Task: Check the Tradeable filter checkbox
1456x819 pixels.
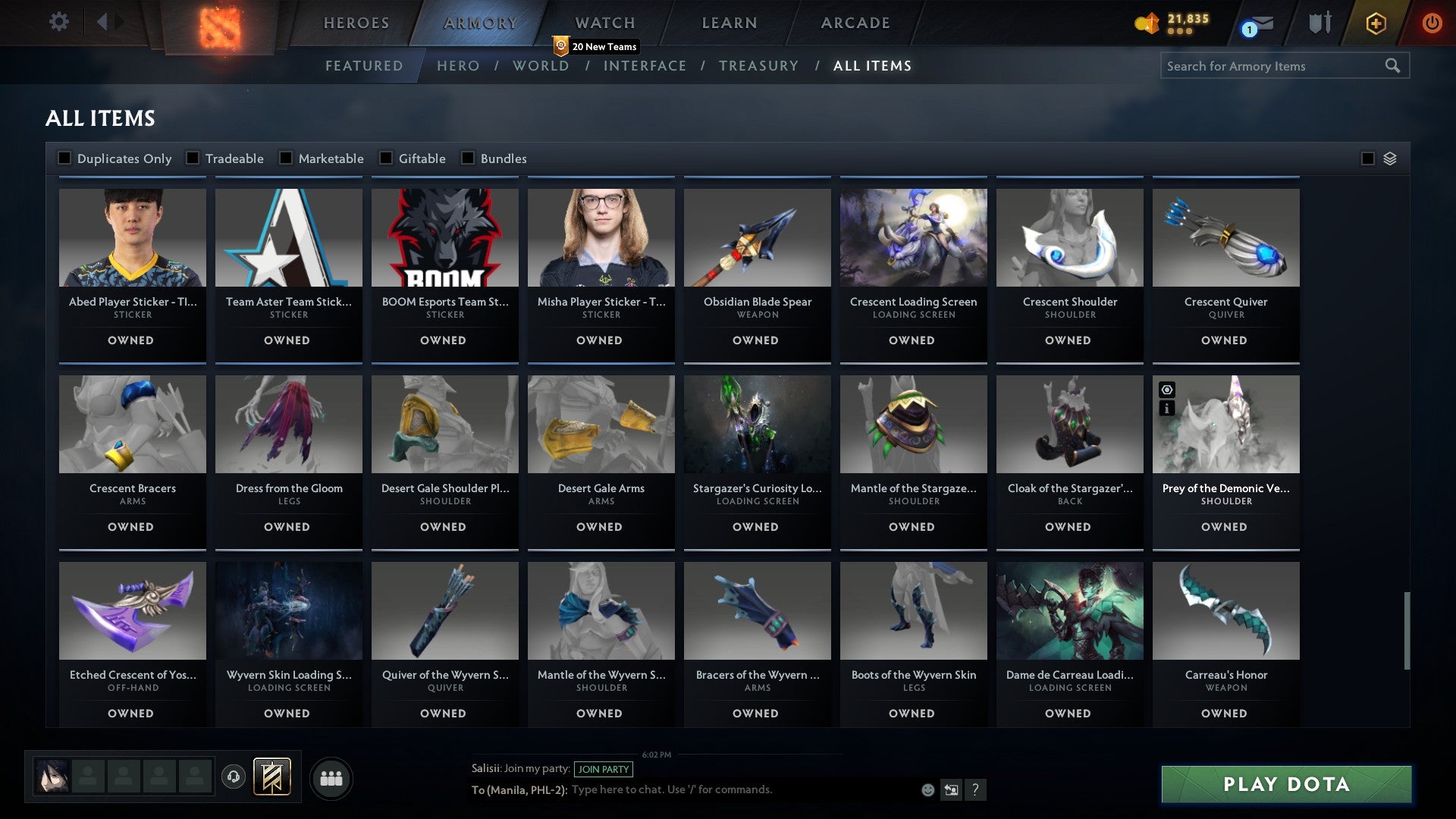Action: [194, 158]
